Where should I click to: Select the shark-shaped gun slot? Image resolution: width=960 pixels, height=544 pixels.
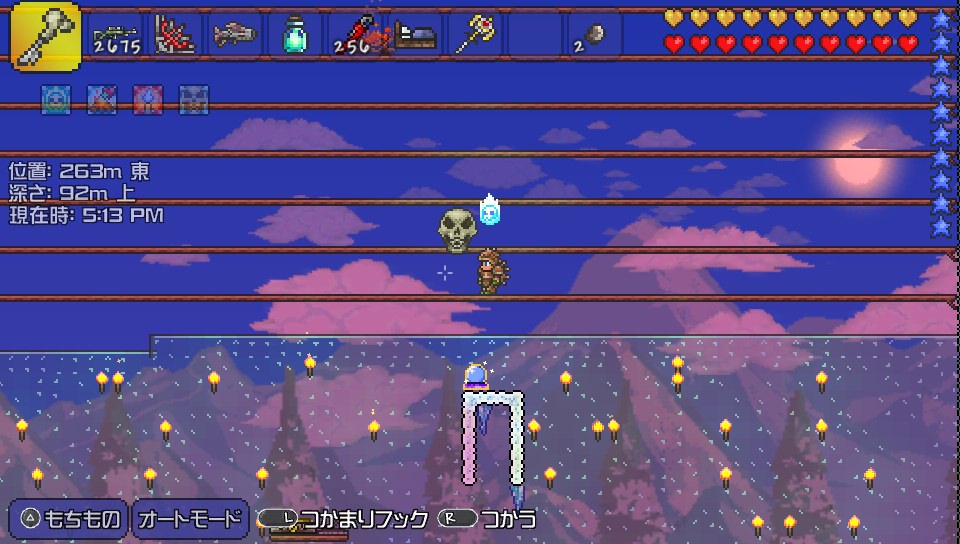[236, 36]
